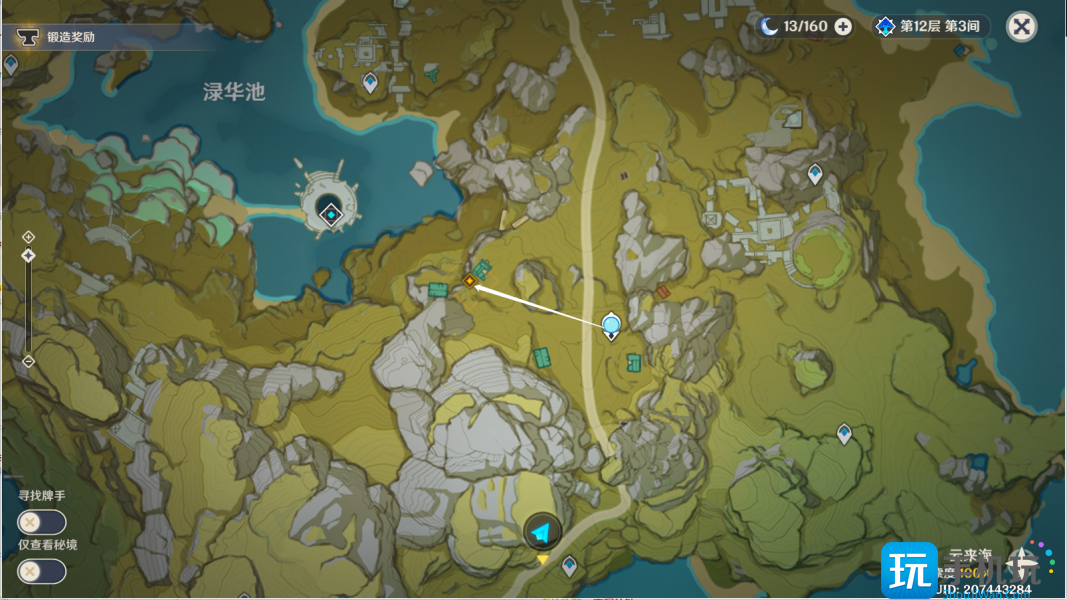Select the waypoint just below the player arrow
The height and width of the screenshot is (600, 1067).
(x=569, y=566)
